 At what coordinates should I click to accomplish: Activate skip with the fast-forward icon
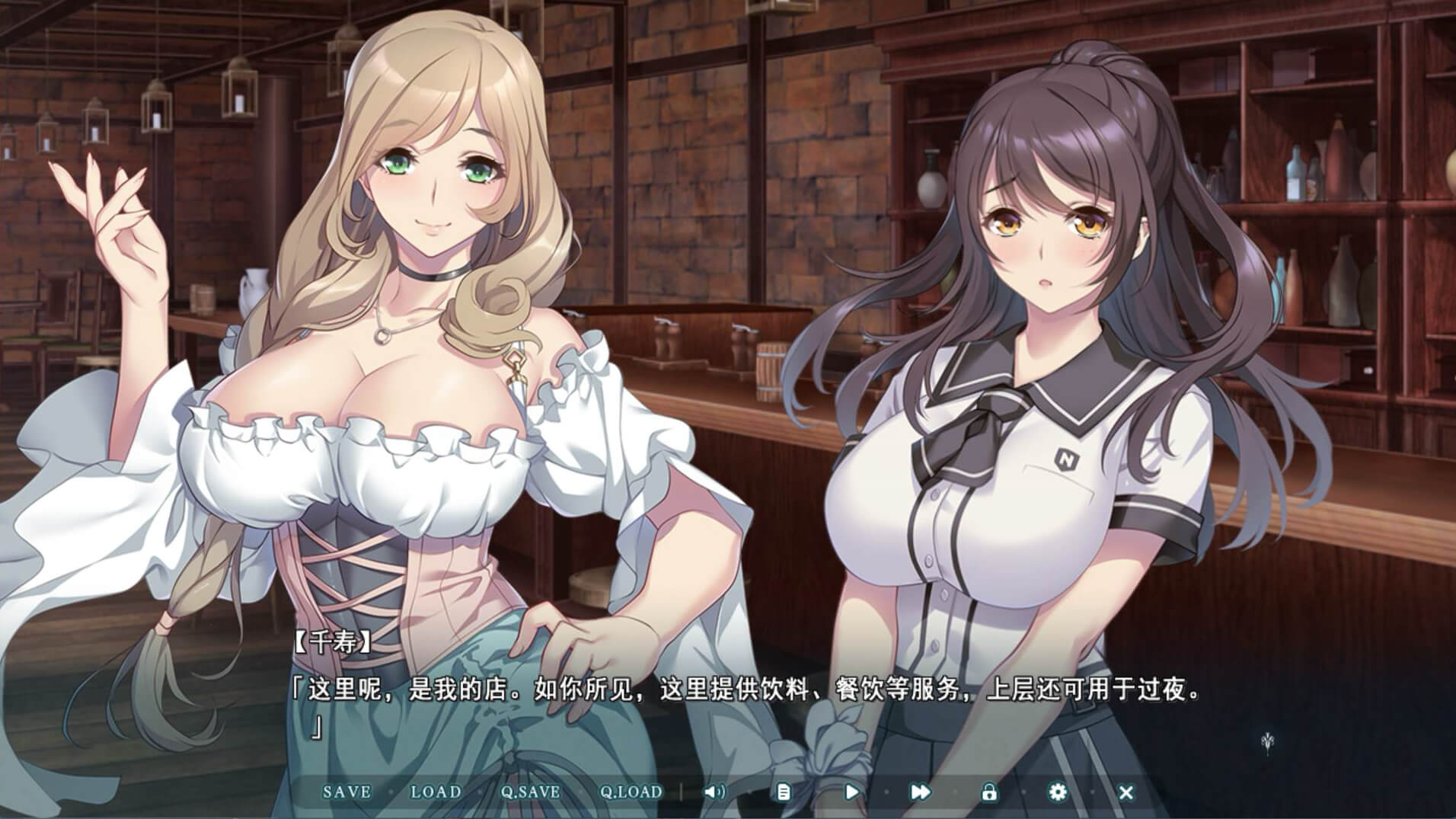pos(920,792)
